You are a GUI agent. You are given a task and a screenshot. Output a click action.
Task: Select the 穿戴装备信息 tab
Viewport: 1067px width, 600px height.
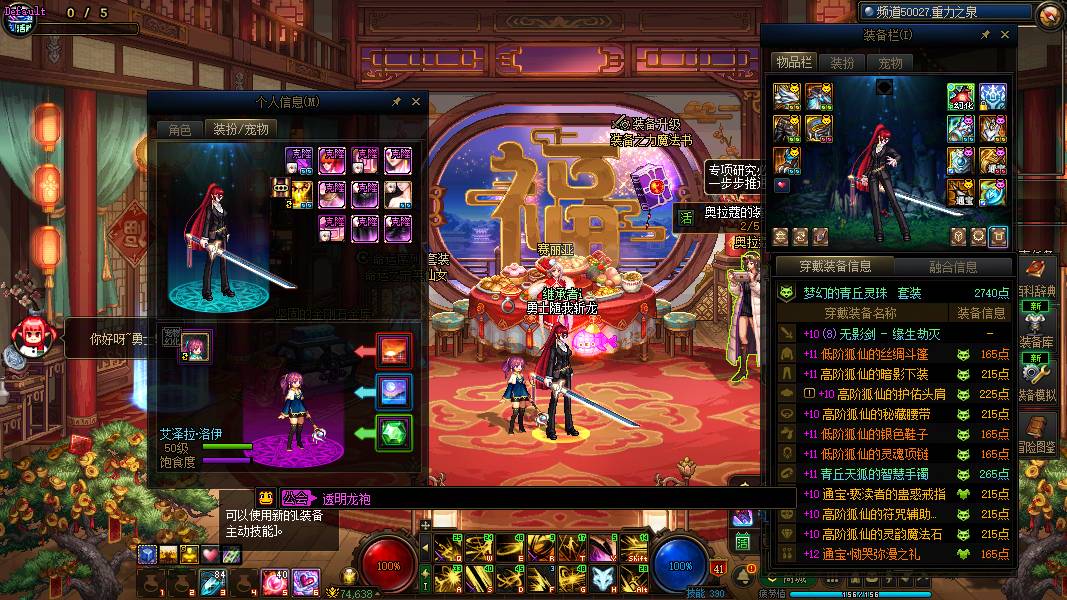tap(835, 267)
